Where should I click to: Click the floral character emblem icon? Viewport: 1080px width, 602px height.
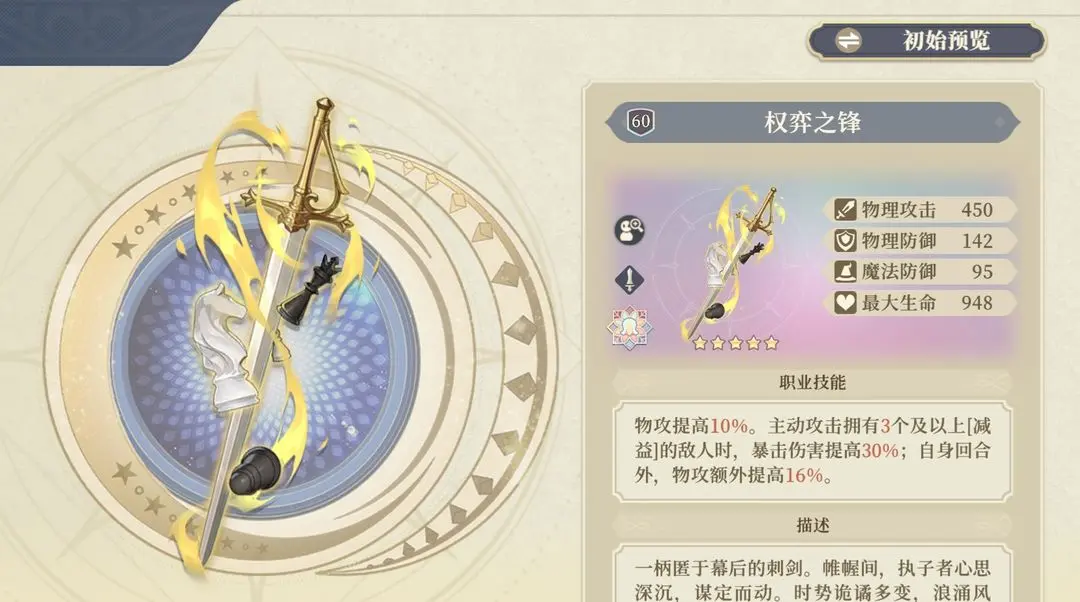coord(629,328)
